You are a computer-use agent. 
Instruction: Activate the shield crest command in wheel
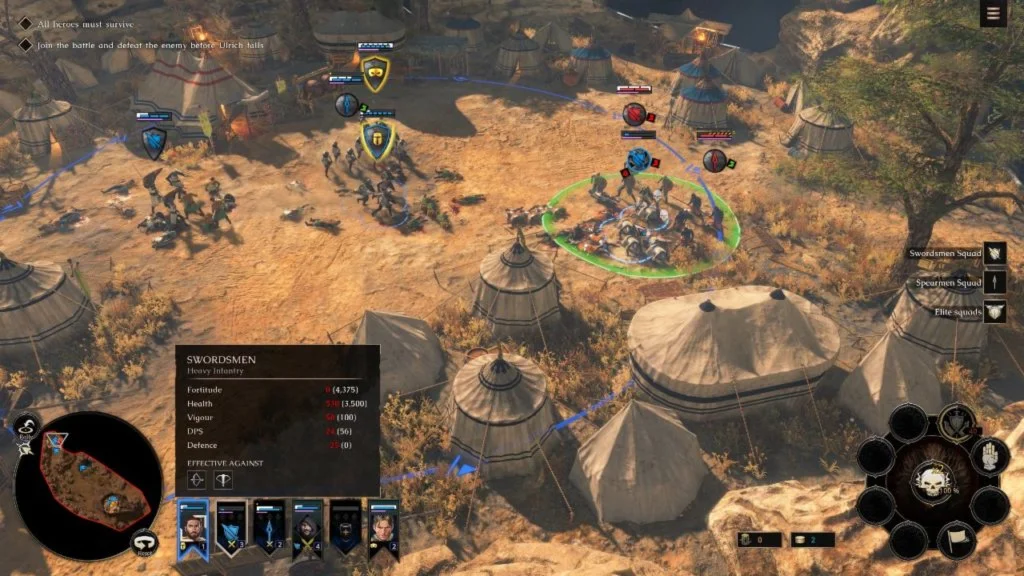(957, 420)
